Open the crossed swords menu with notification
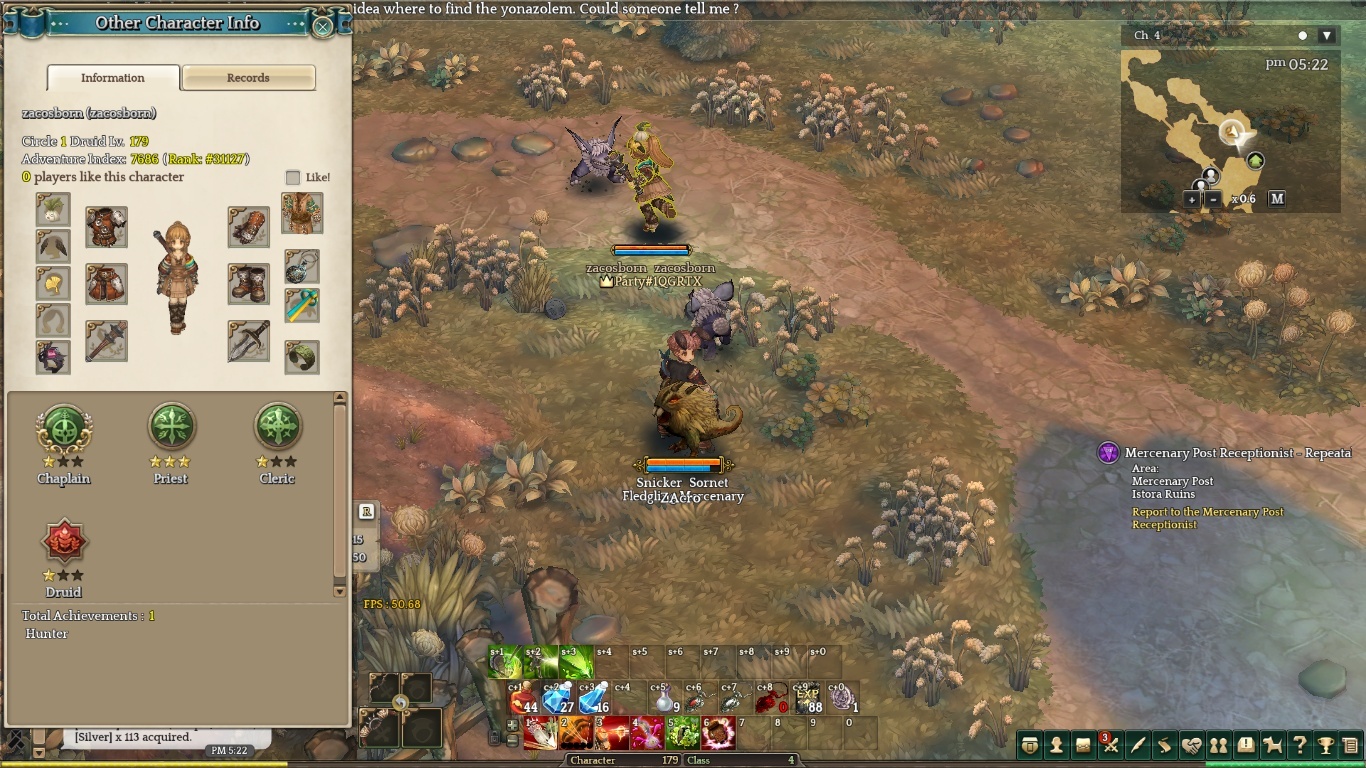This screenshot has height=768, width=1366. (1110, 745)
